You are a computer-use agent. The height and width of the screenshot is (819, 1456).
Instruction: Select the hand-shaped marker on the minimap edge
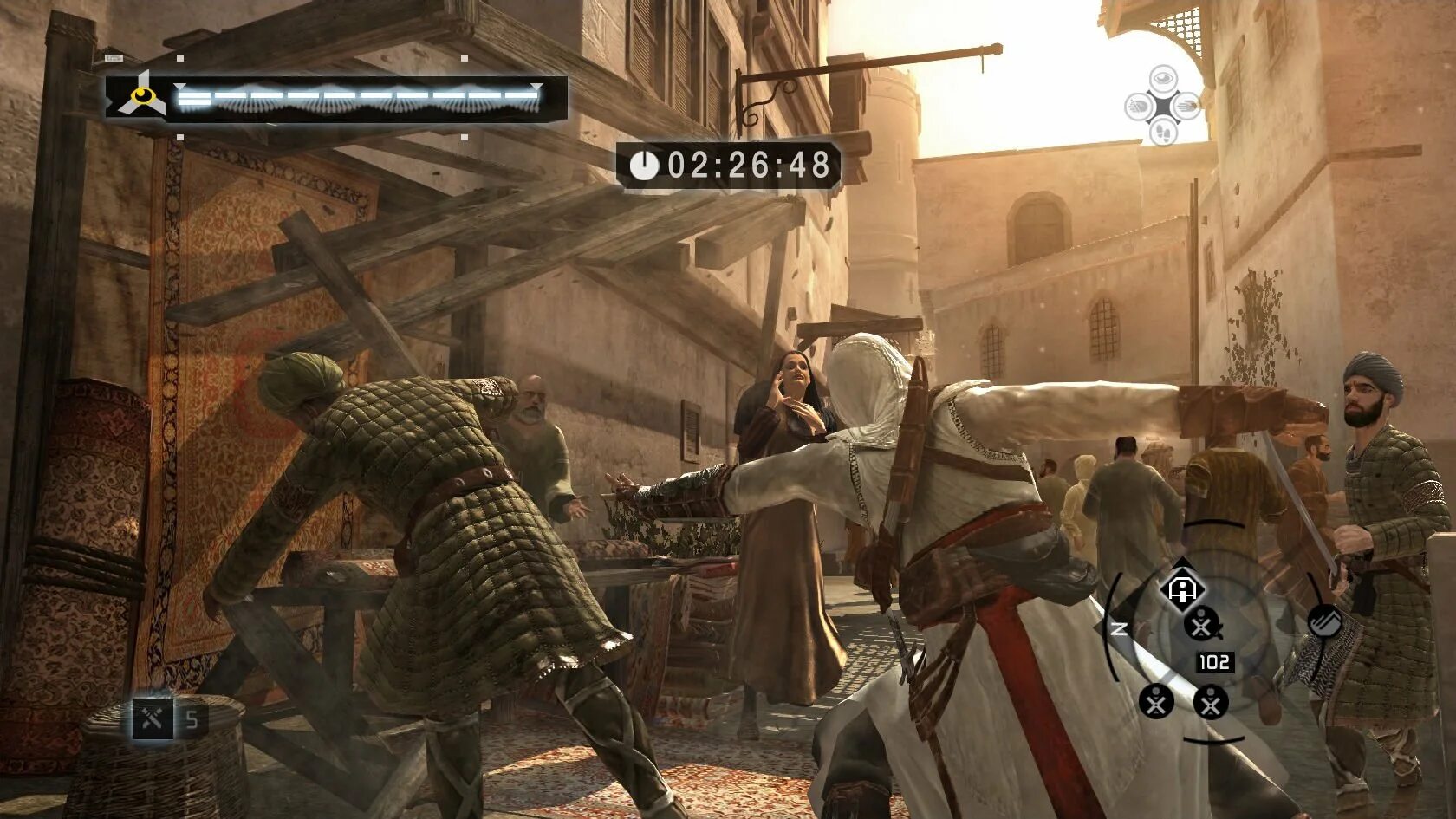[x=1324, y=621]
